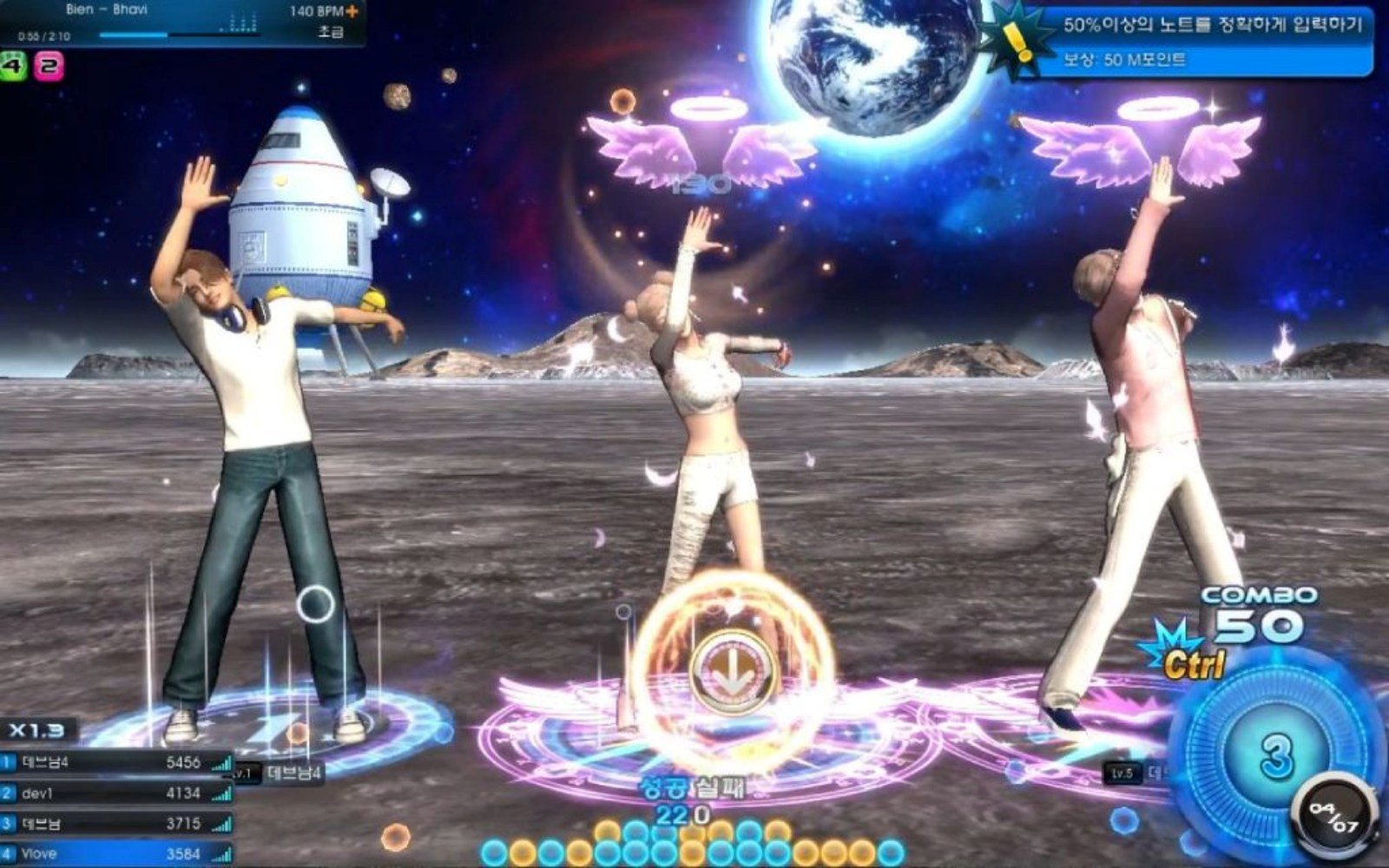Select the third-place 데브남 scoreboard row

pos(116,824)
